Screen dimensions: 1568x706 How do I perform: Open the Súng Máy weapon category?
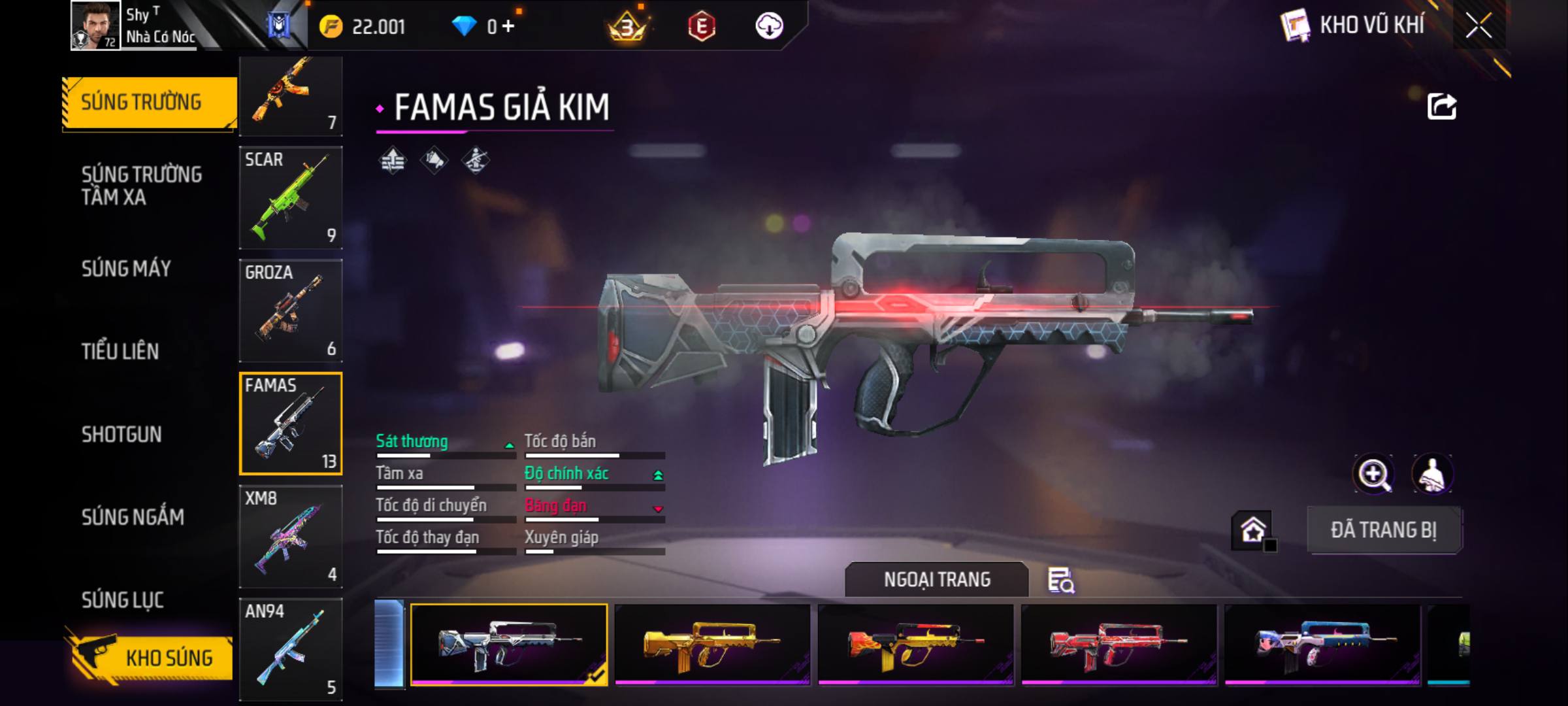coord(126,269)
